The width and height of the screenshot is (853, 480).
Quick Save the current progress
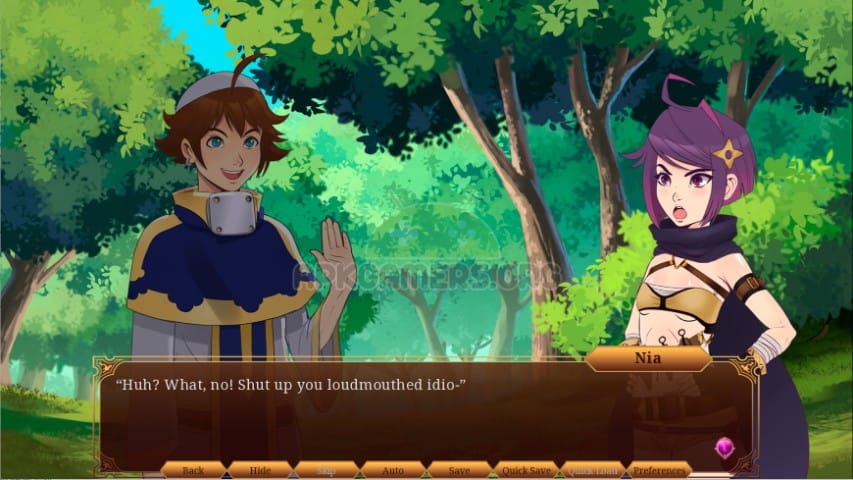pos(526,470)
